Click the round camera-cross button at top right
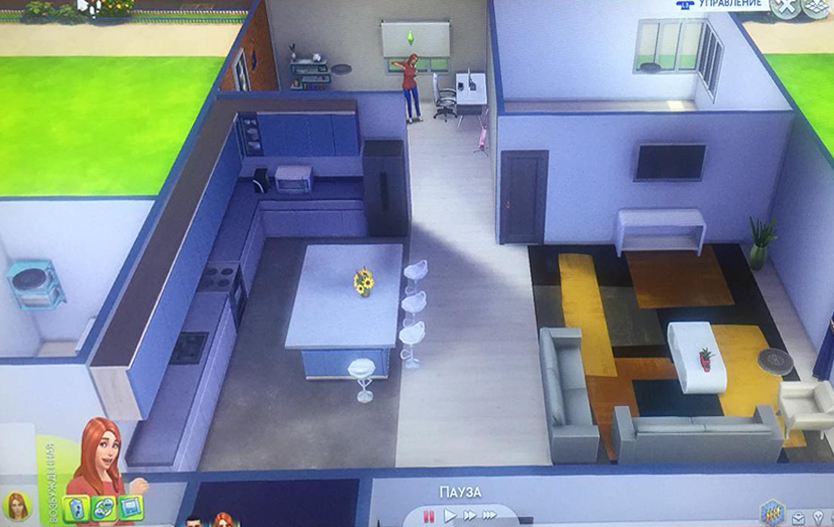 [789, 5]
